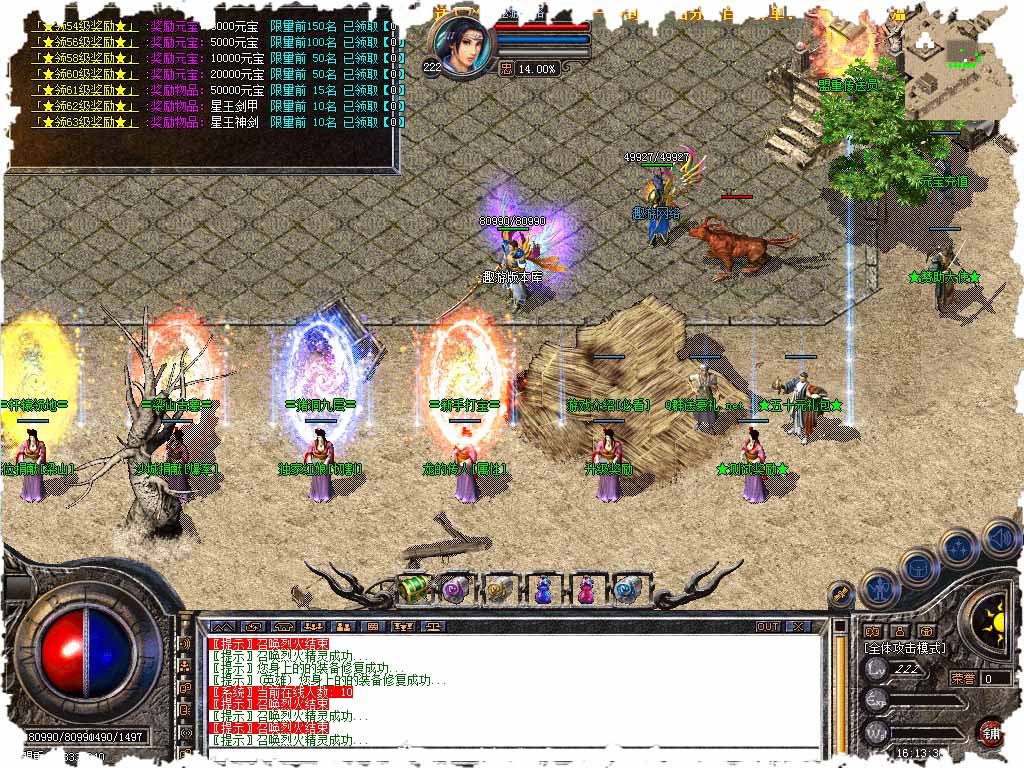
Task: Use the purple swirl scroll hotbar item
Action: point(457,589)
